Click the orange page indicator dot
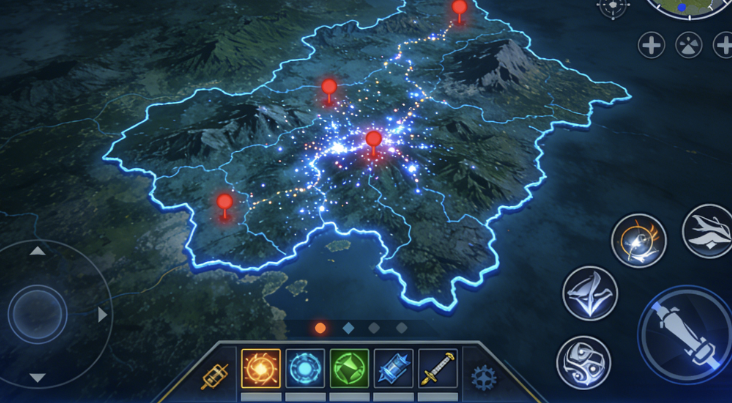 click(320, 327)
